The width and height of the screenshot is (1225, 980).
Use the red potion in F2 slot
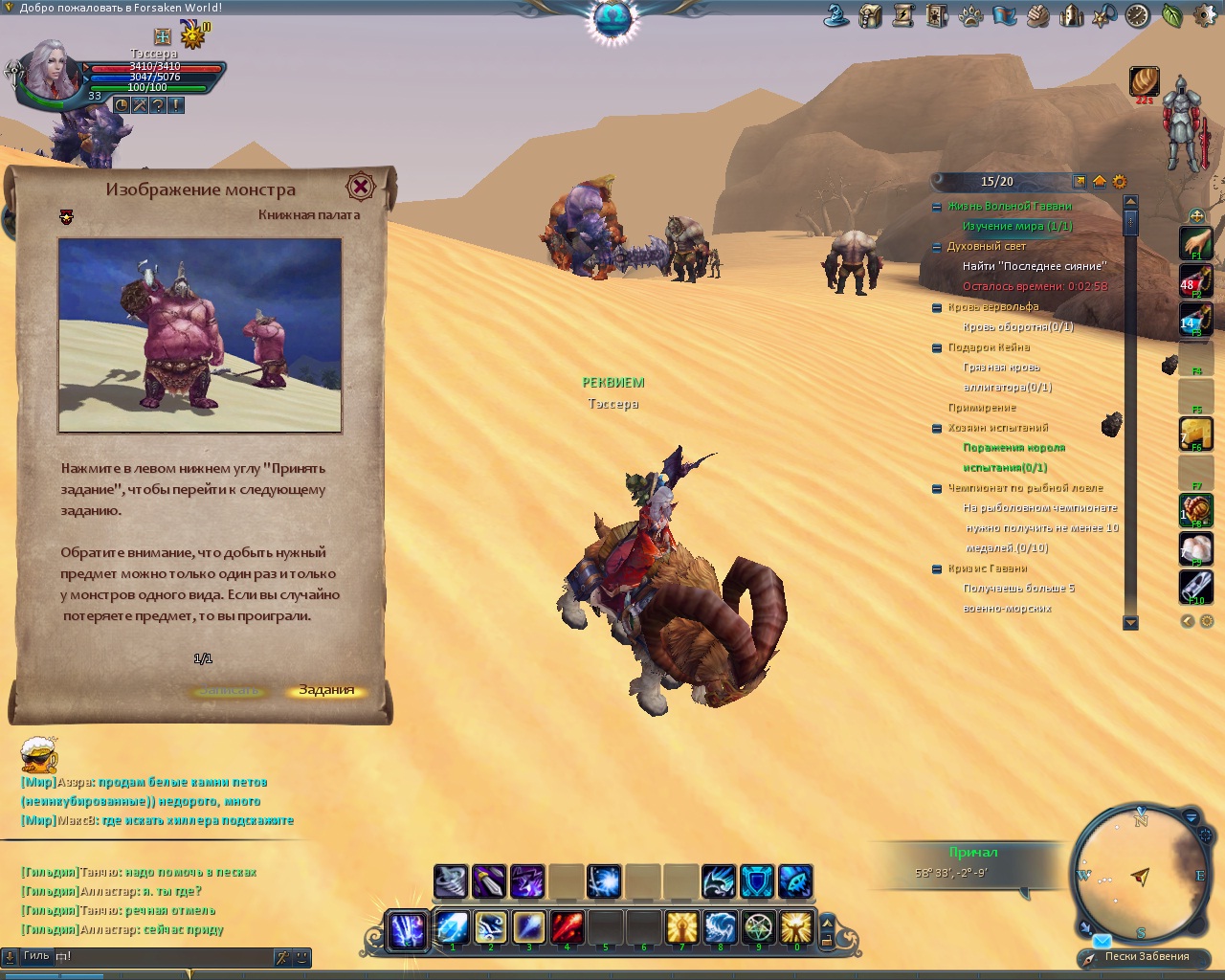point(1196,280)
